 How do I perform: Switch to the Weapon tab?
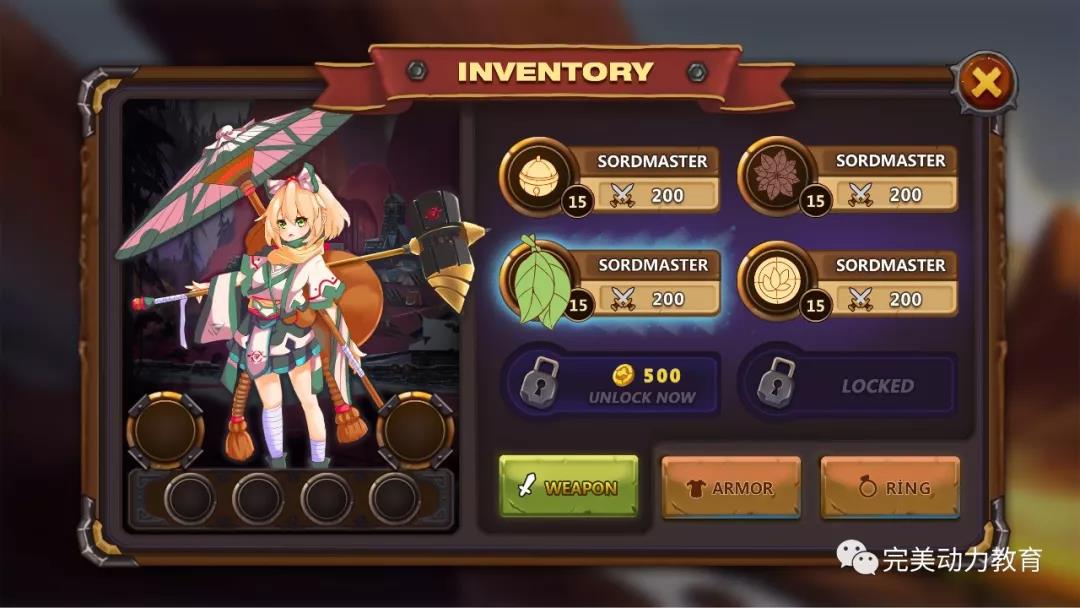coord(568,488)
